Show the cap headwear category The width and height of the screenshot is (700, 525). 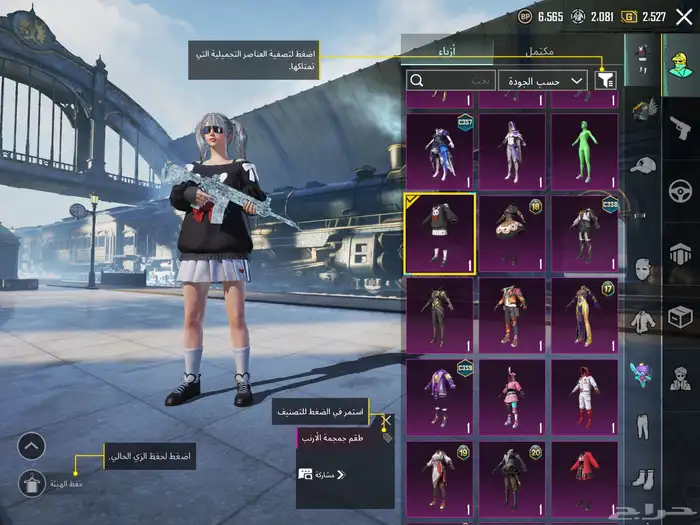[642, 165]
